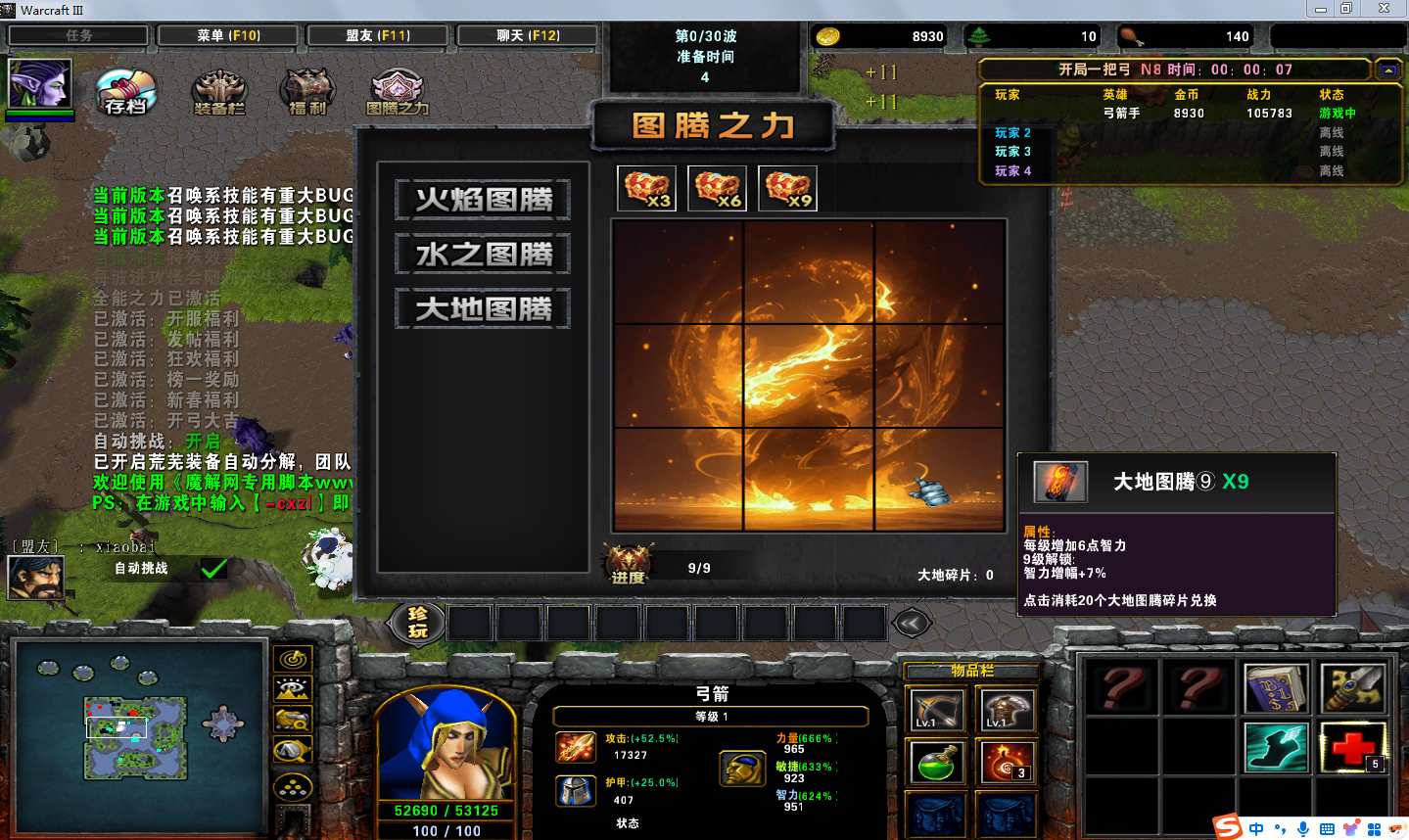
Task: Open the 菜单 (F10) menu
Action: click(x=228, y=35)
